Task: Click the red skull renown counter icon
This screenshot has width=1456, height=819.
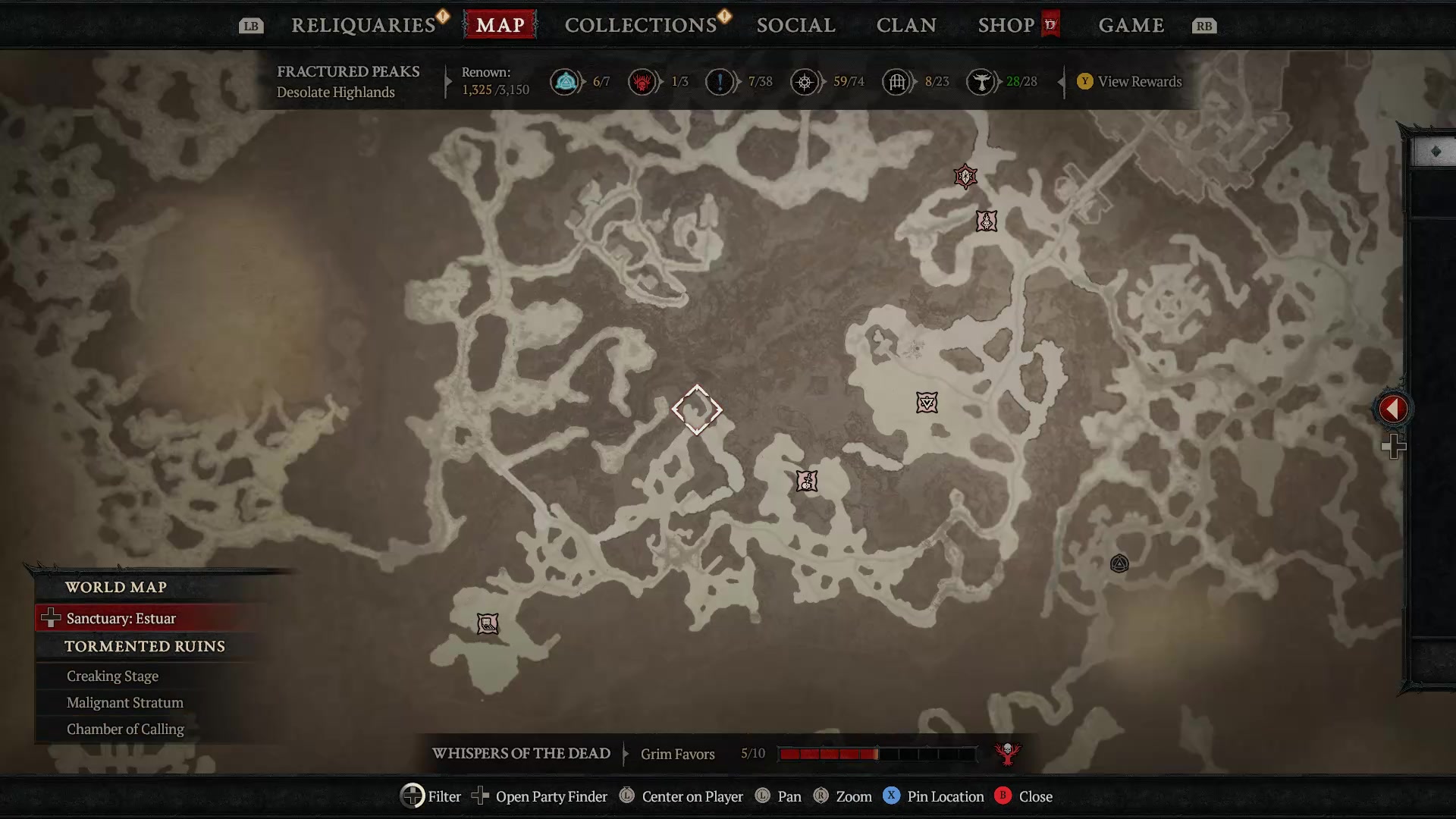Action: (x=644, y=81)
